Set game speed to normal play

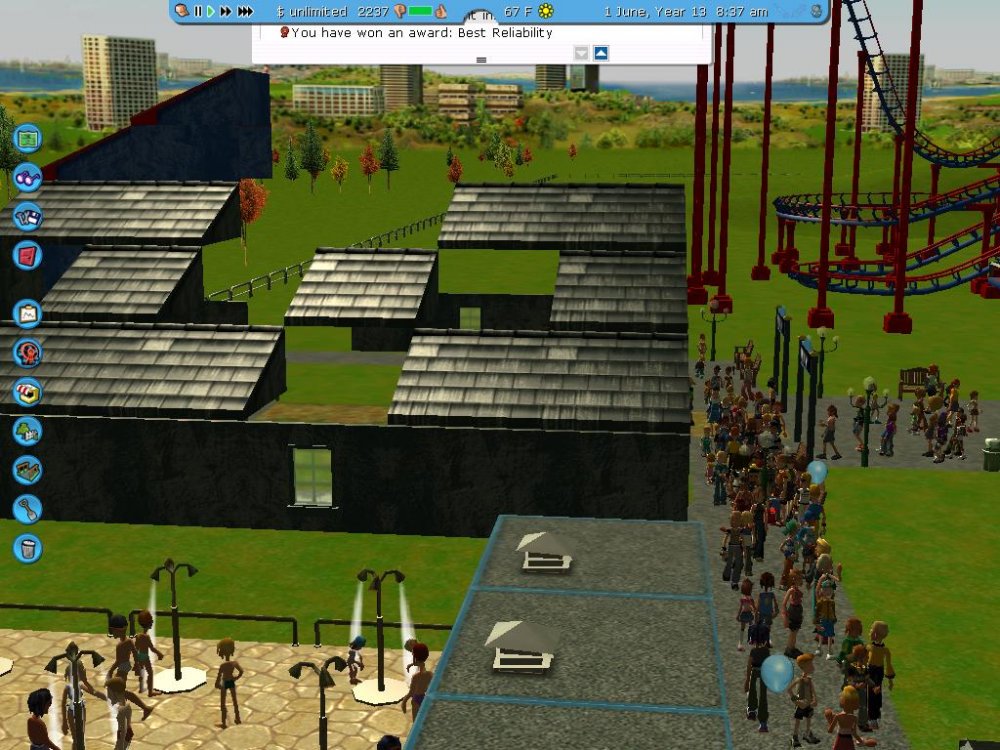point(211,11)
